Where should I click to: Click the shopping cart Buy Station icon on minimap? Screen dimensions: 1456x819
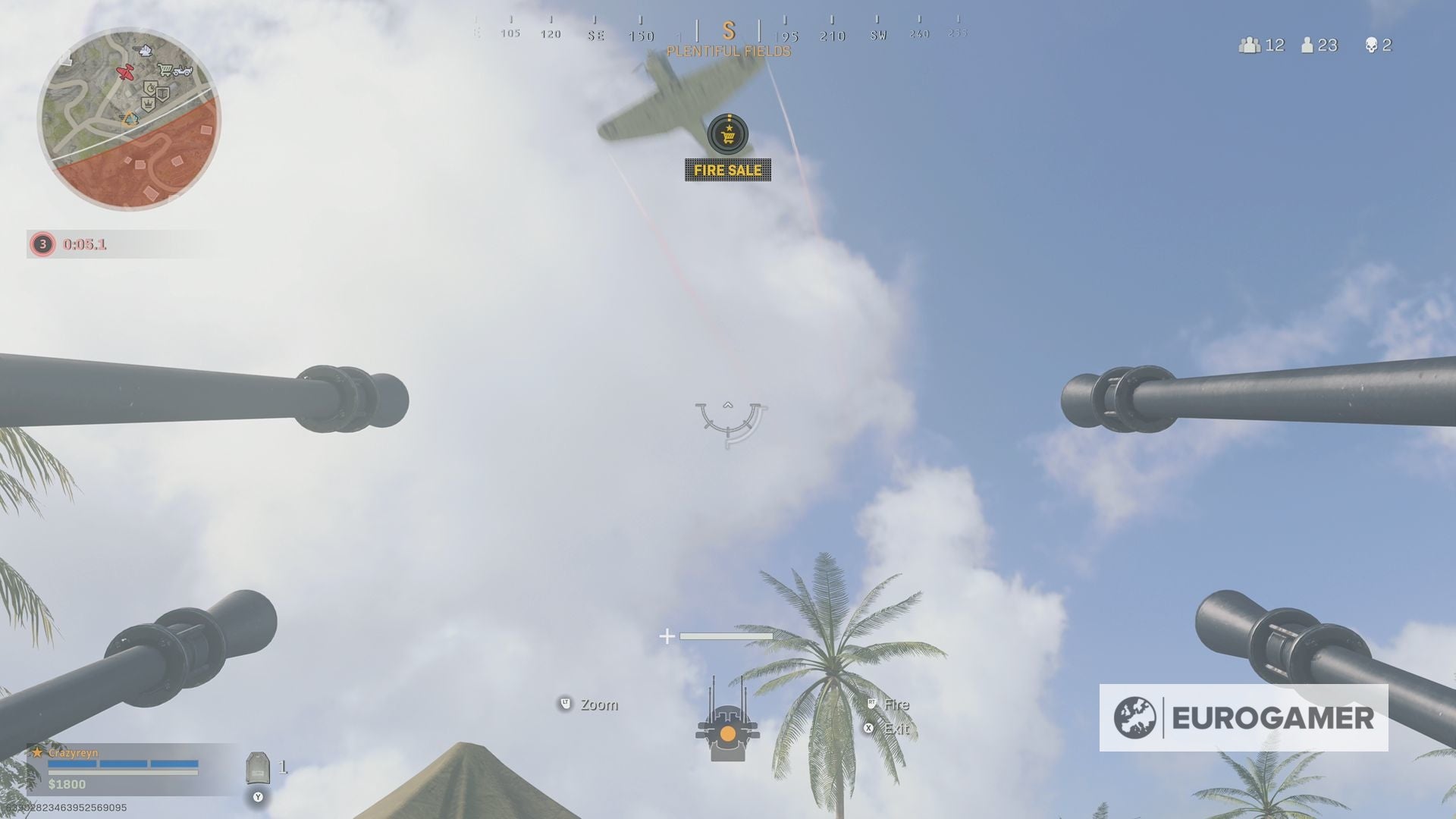coord(165,70)
